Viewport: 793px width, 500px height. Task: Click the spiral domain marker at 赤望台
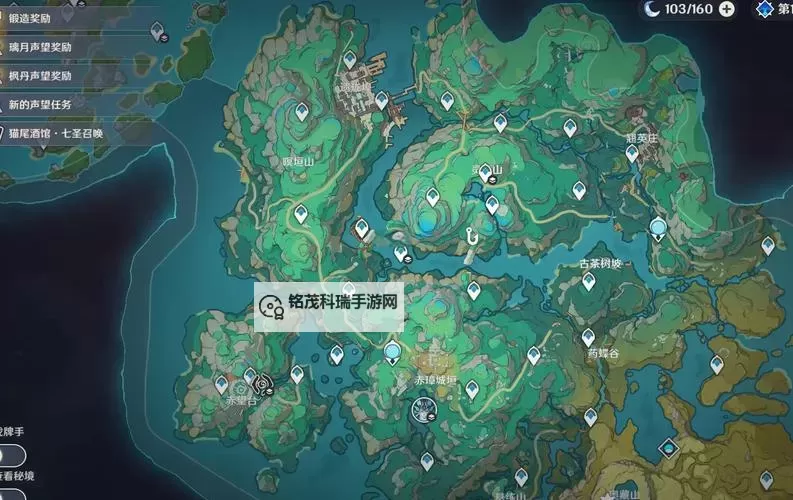click(262, 382)
